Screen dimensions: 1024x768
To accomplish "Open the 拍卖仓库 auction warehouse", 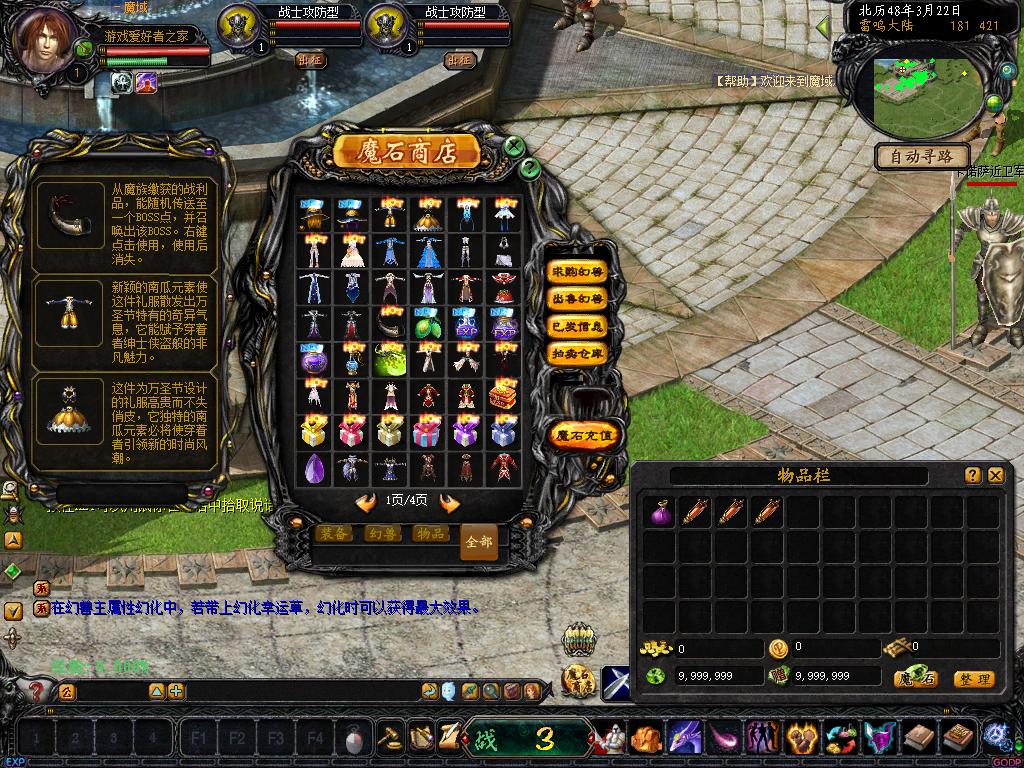I will pyautogui.click(x=578, y=353).
